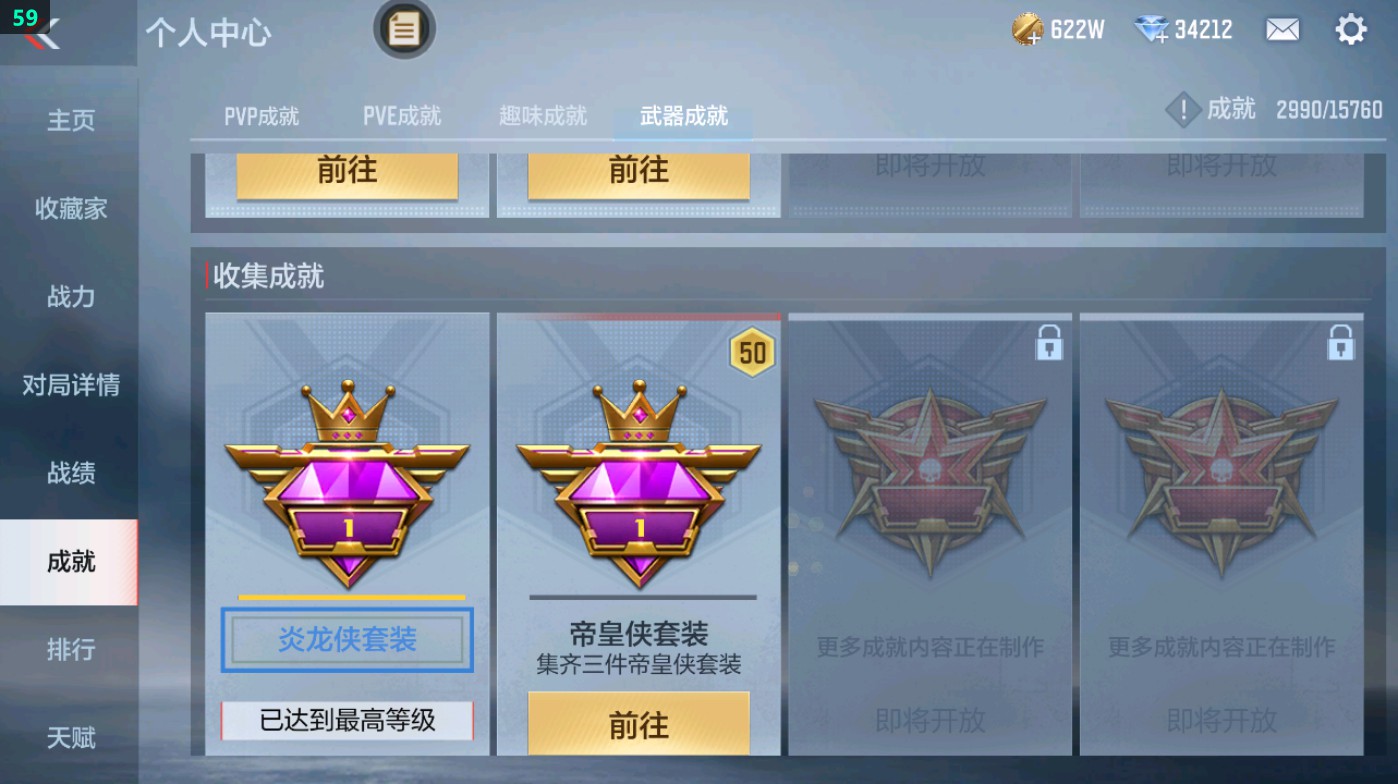Screen dimensions: 1398x784
Task: Click the 已达到最高等级 label
Action: 347,719
